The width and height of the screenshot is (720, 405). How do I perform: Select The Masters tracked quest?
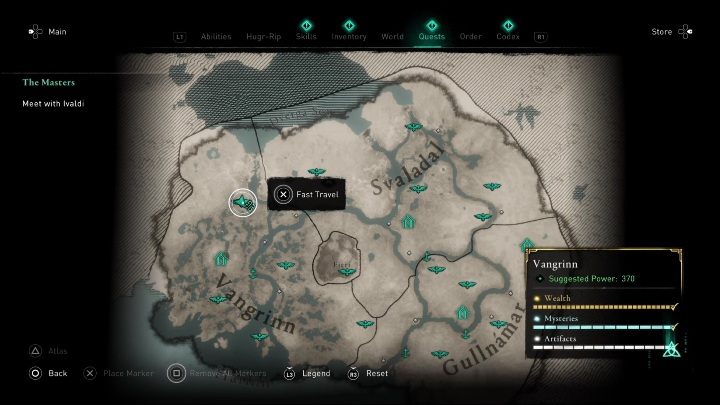[49, 82]
